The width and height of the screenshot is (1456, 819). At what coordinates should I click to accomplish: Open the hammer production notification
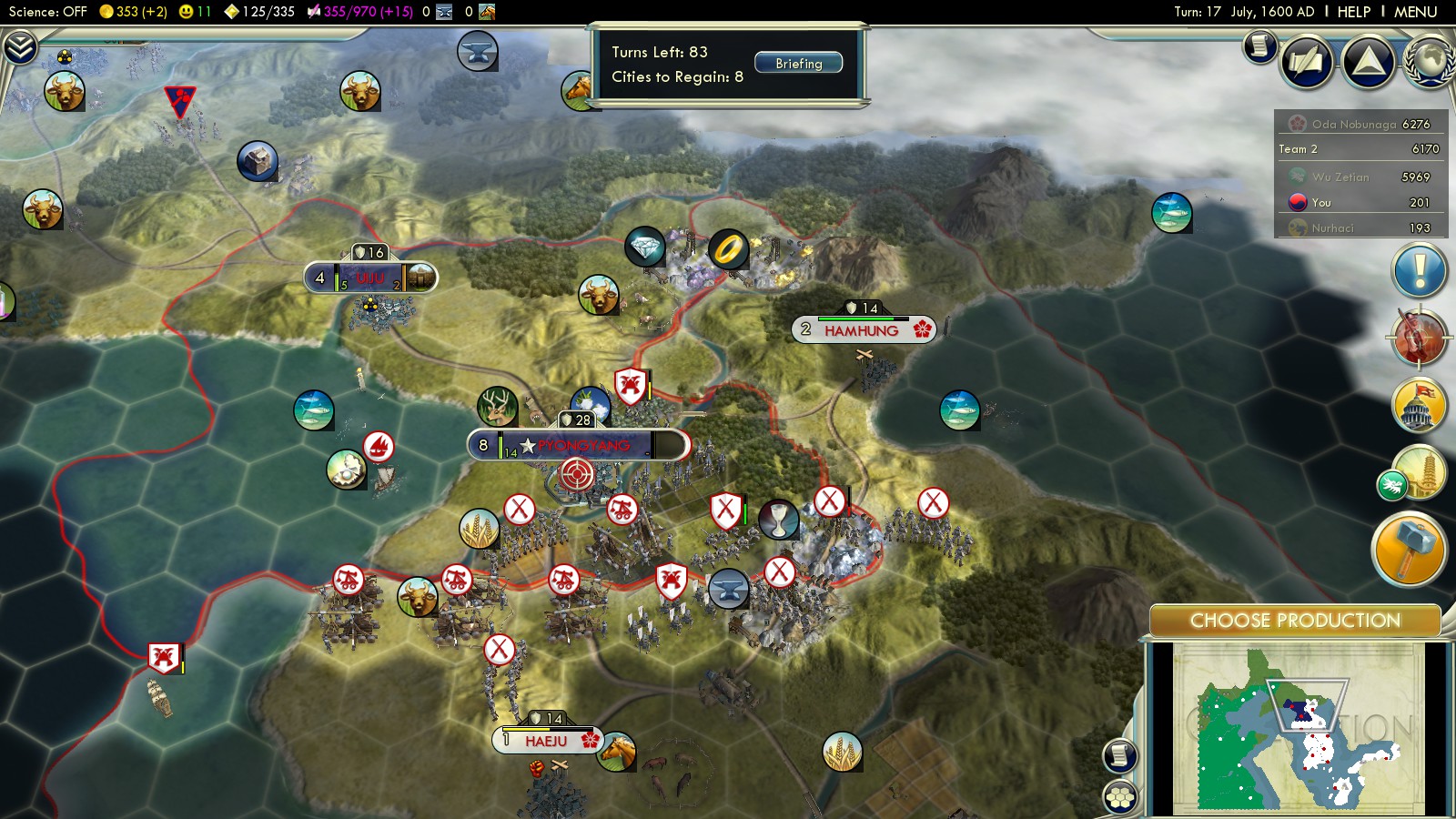click(1408, 548)
